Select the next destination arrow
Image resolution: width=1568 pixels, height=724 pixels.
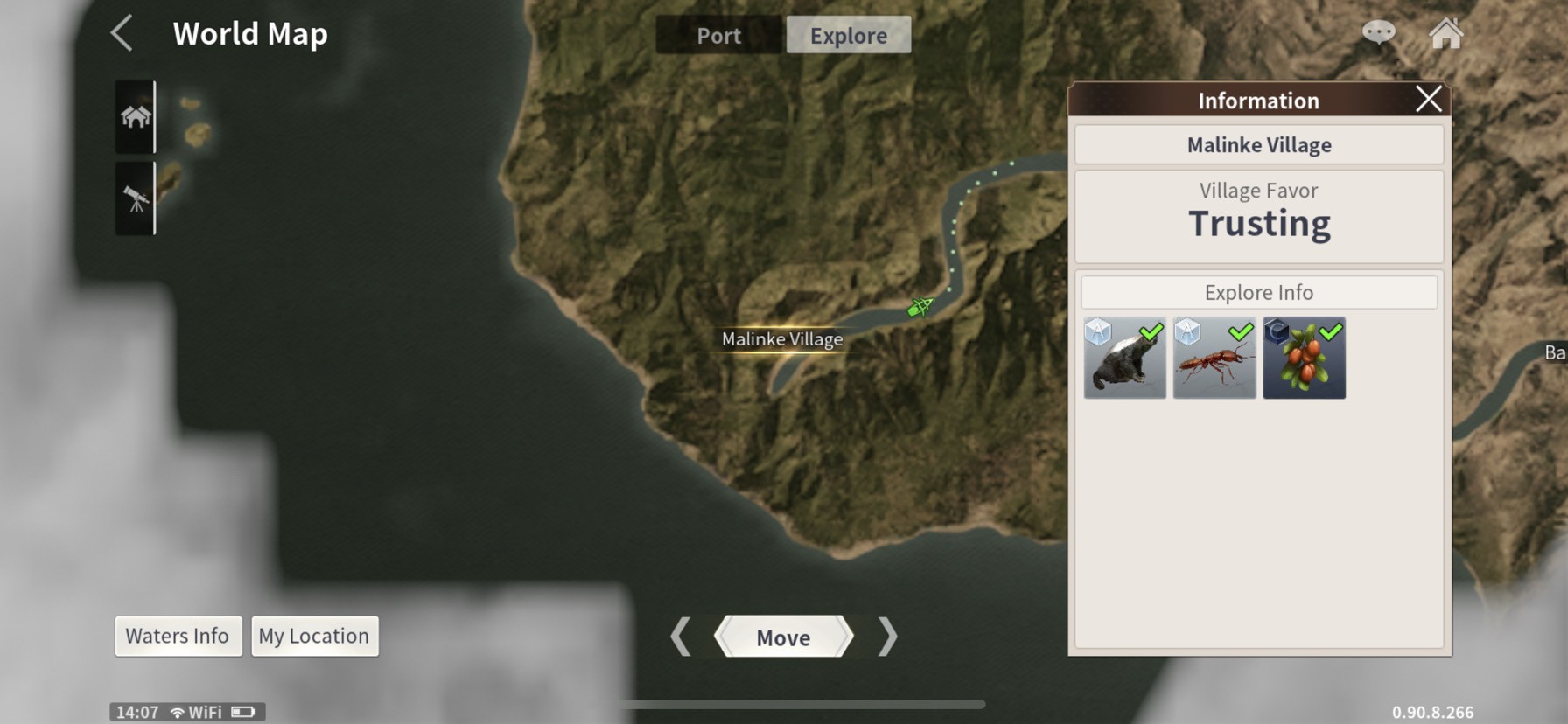point(887,637)
